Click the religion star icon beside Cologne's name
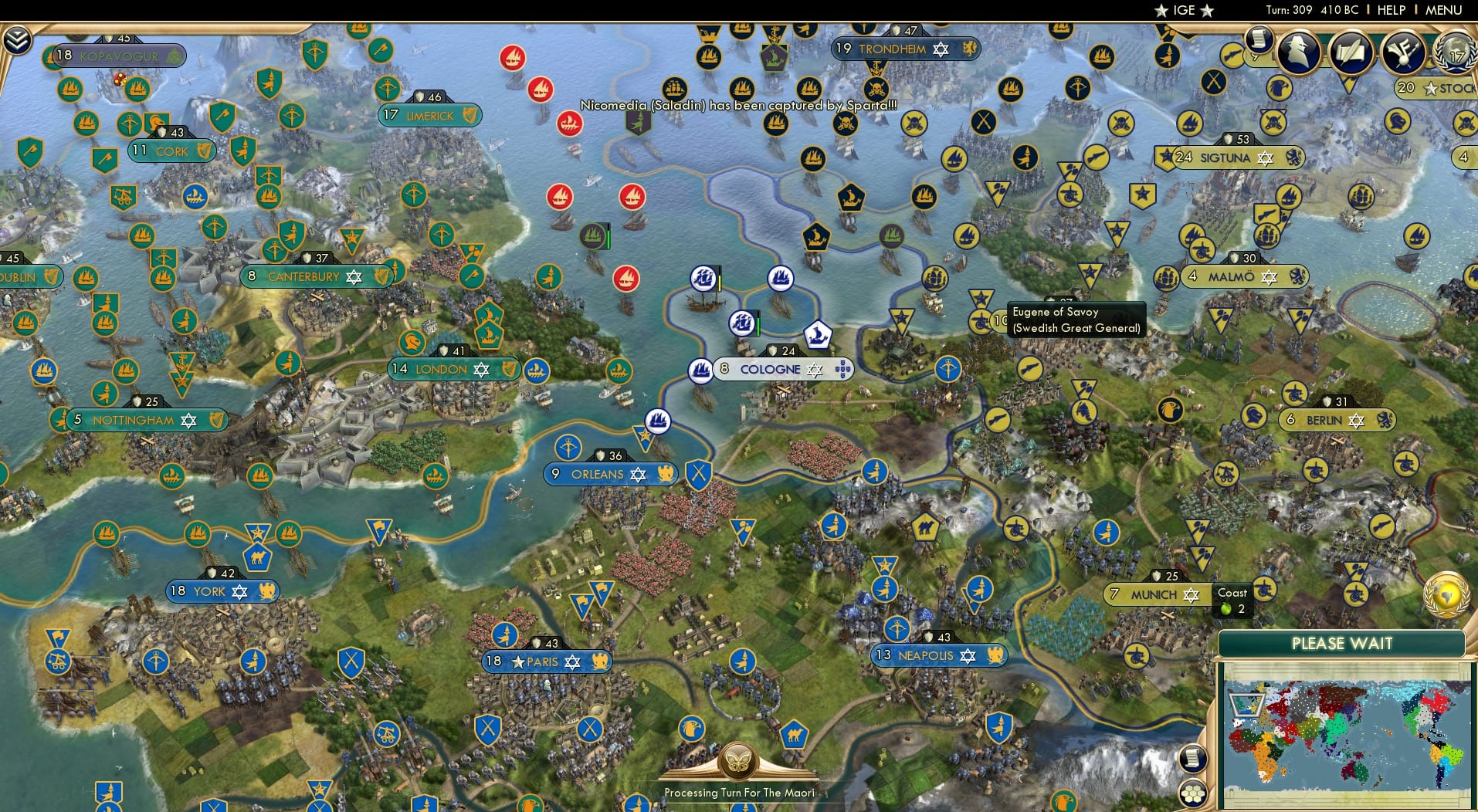The width and height of the screenshot is (1478, 812). coord(815,370)
